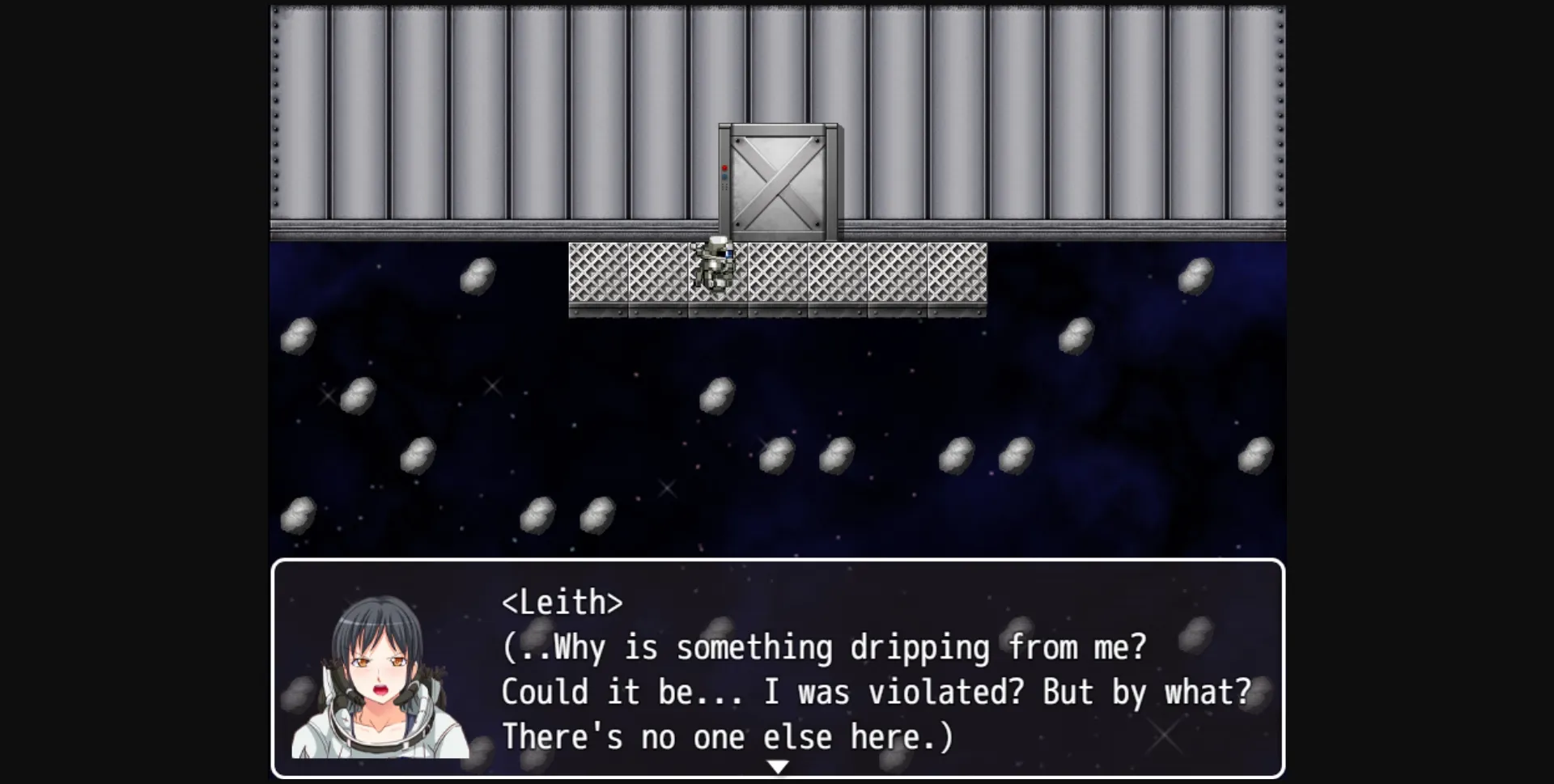Click the small keypad dots below the buttons
1554x784 pixels.
click(x=724, y=185)
